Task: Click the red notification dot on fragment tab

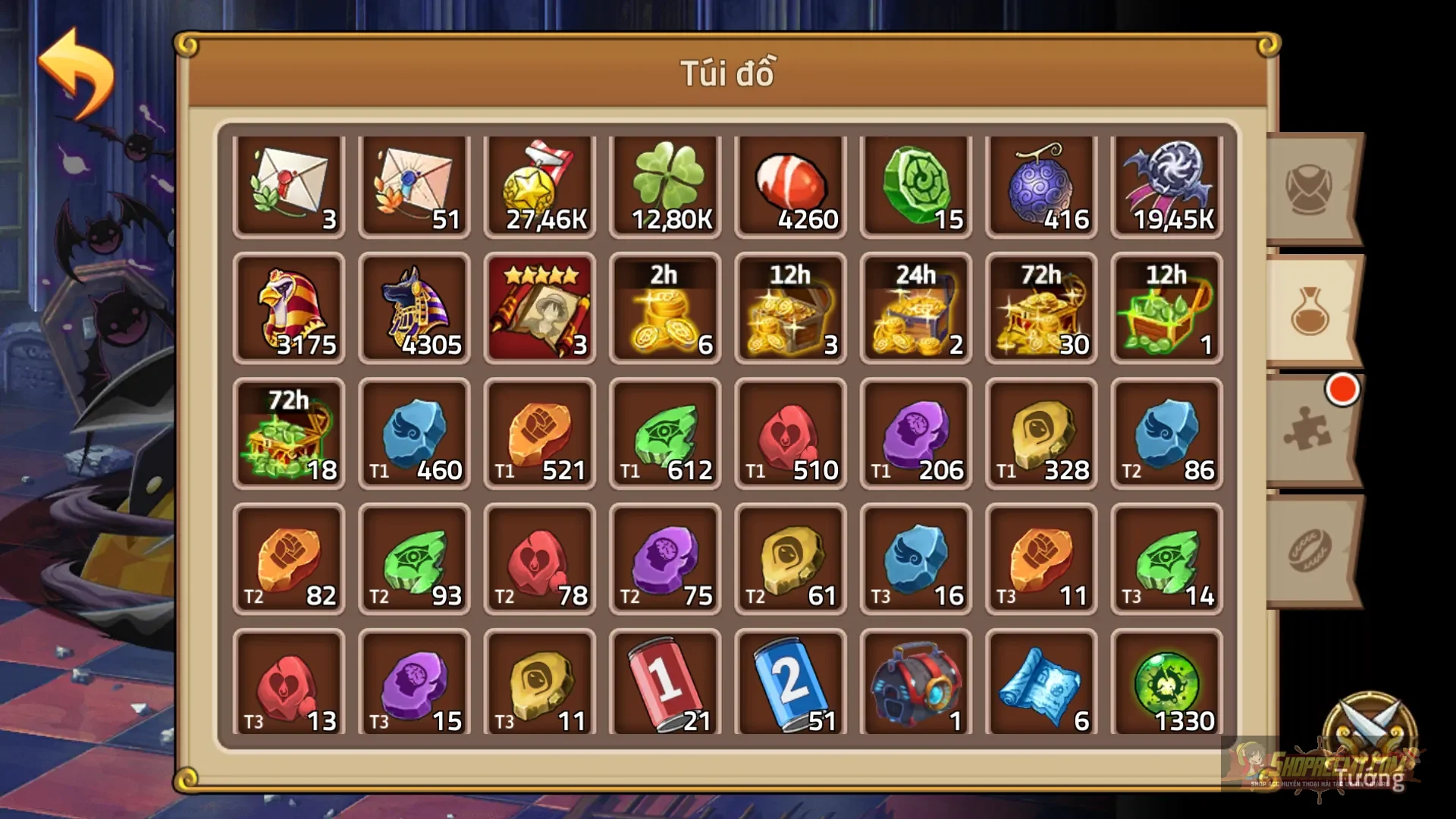Action: tap(1341, 391)
